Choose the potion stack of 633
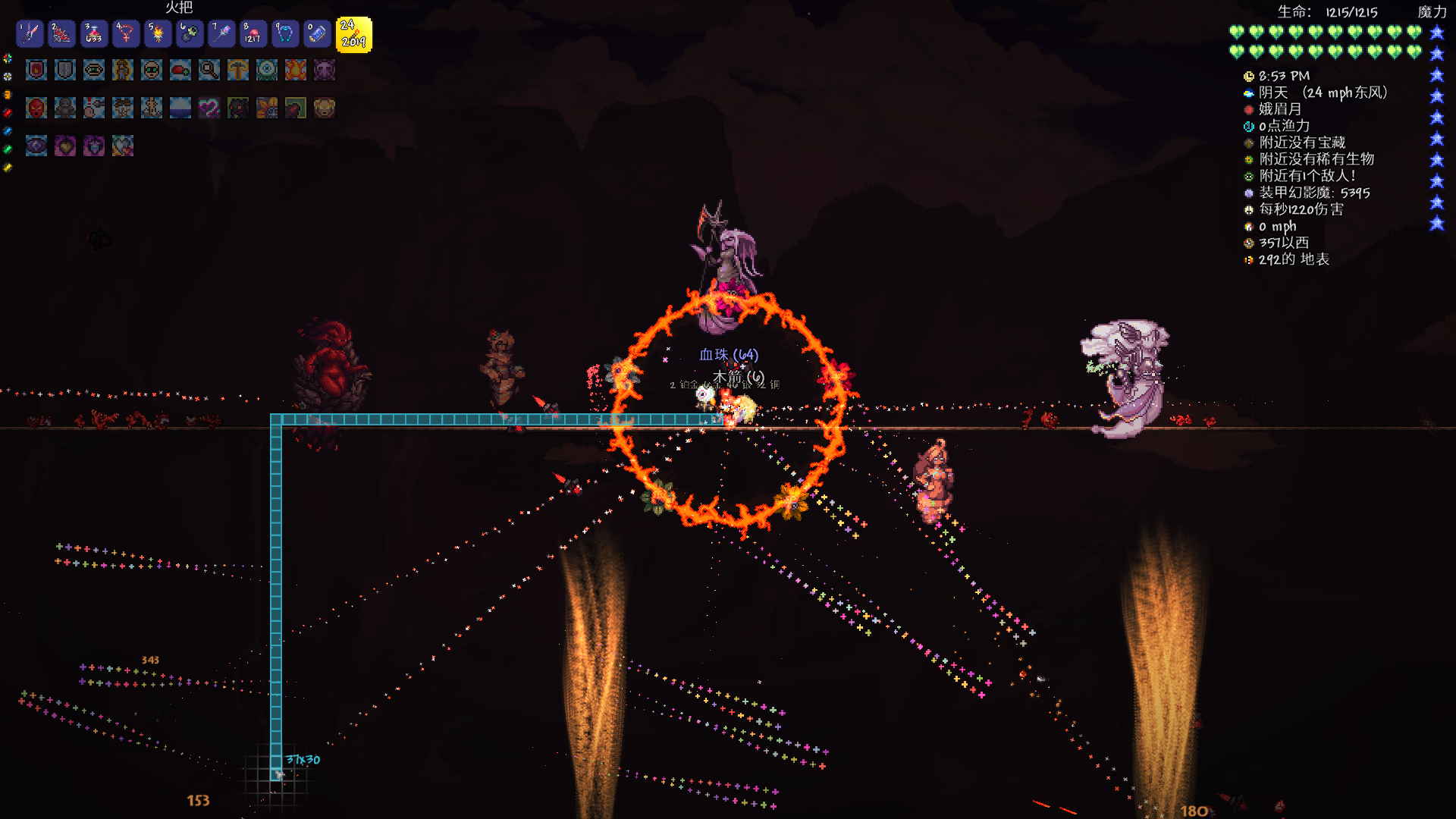The image size is (1456, 819). [x=93, y=33]
